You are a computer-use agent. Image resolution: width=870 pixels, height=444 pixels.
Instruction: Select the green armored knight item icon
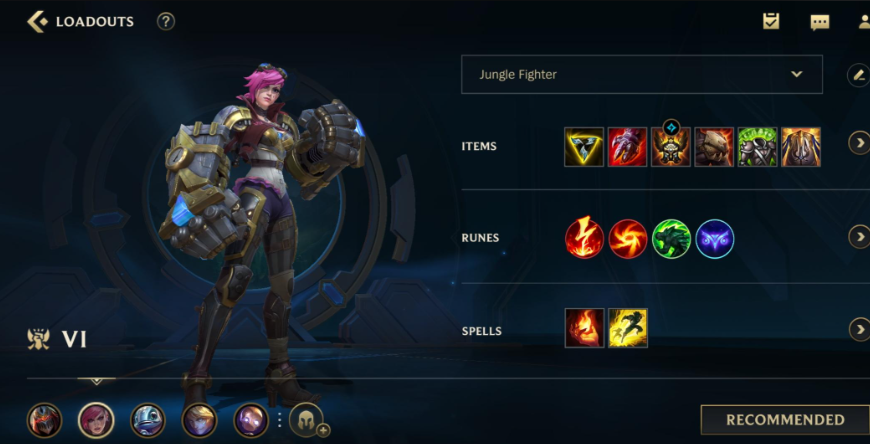(757, 147)
